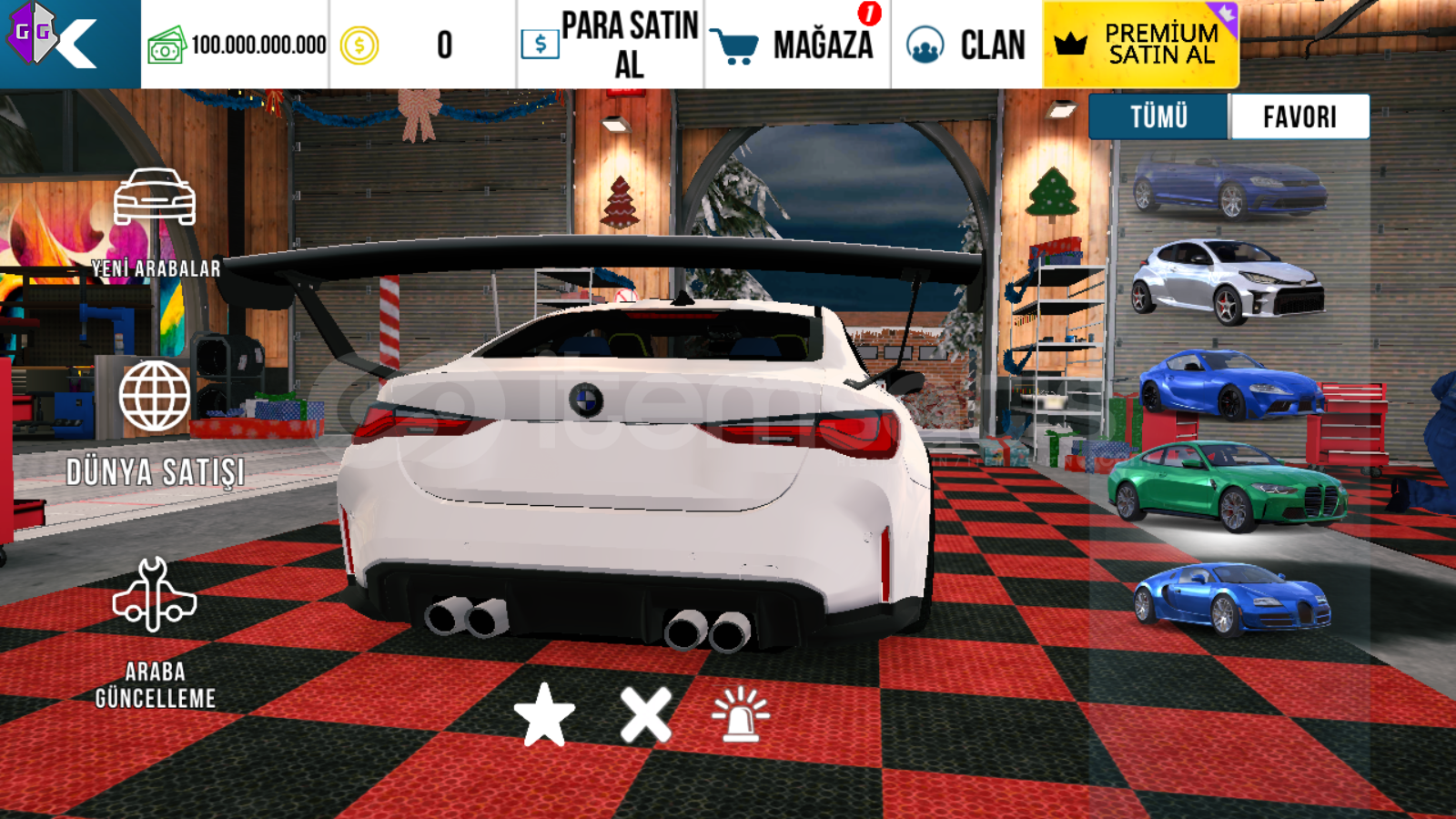
Task: Buy Premium with the gold button
Action: (x=1141, y=45)
